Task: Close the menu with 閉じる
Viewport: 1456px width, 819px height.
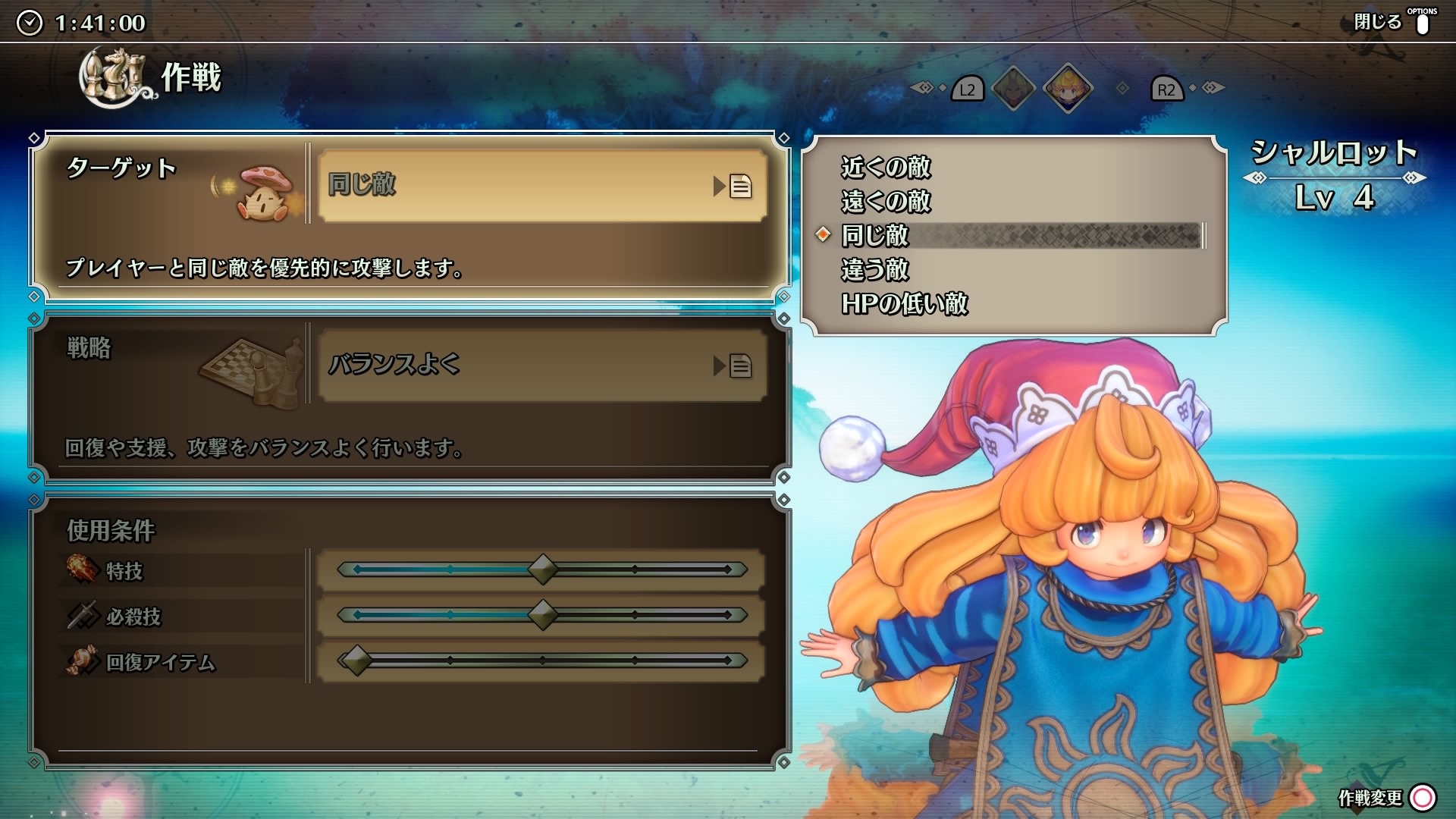Action: (1392, 22)
